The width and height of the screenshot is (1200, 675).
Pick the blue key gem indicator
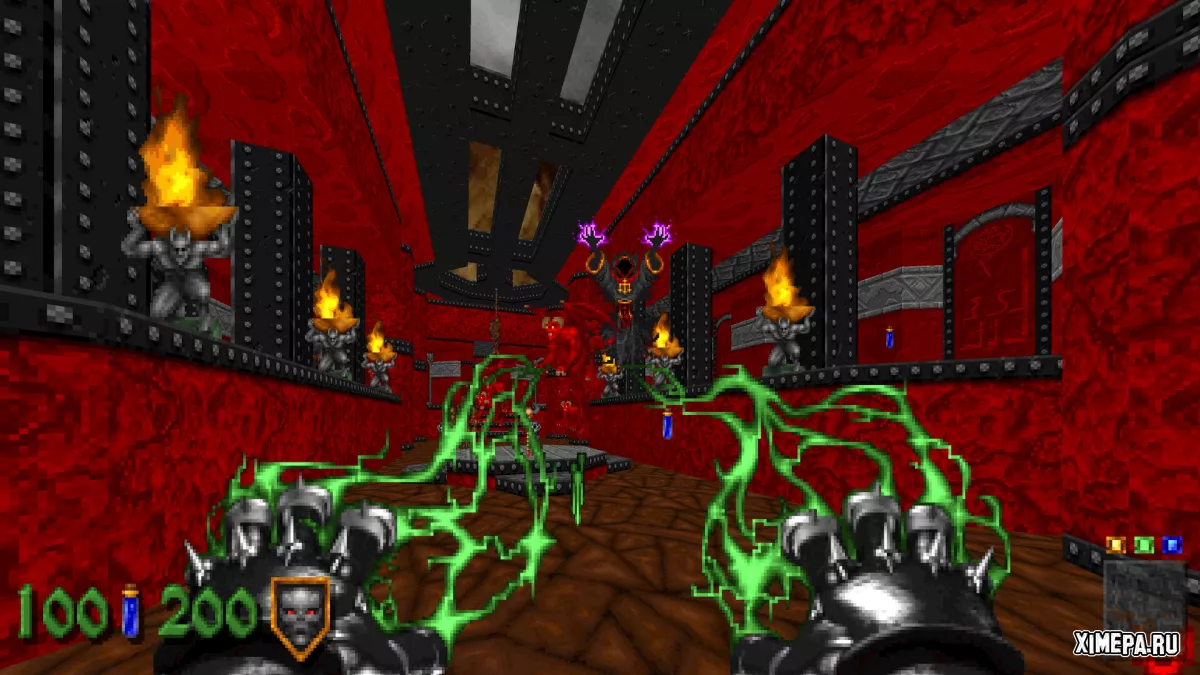[1171, 545]
